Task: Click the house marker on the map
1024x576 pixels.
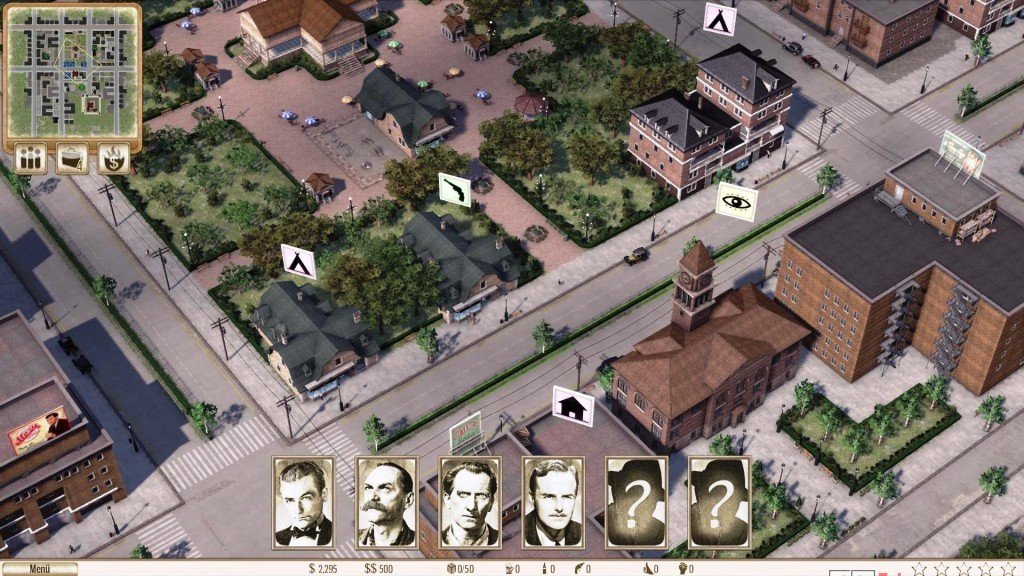Action: (x=573, y=406)
